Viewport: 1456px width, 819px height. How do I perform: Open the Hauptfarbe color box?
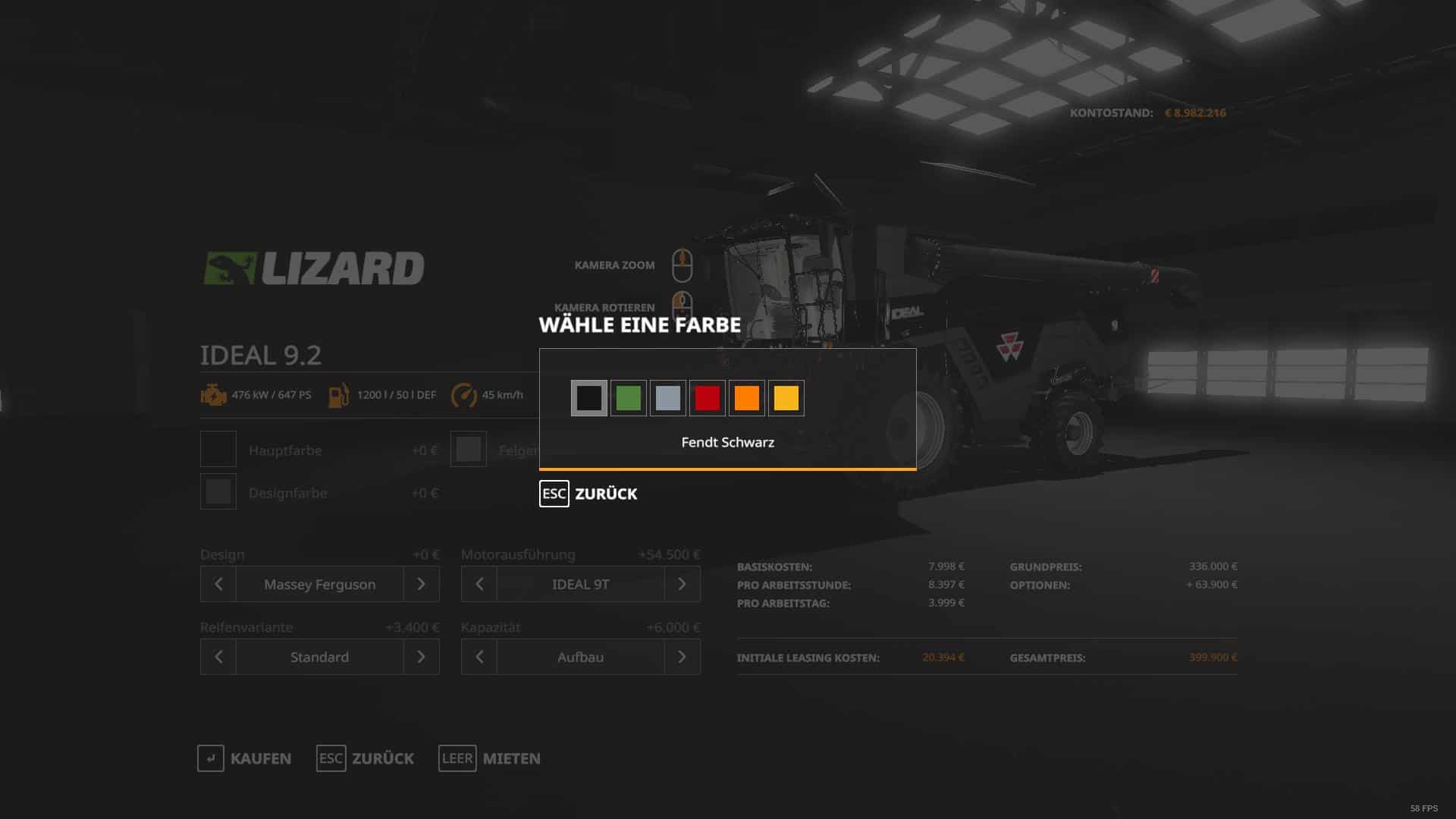218,450
